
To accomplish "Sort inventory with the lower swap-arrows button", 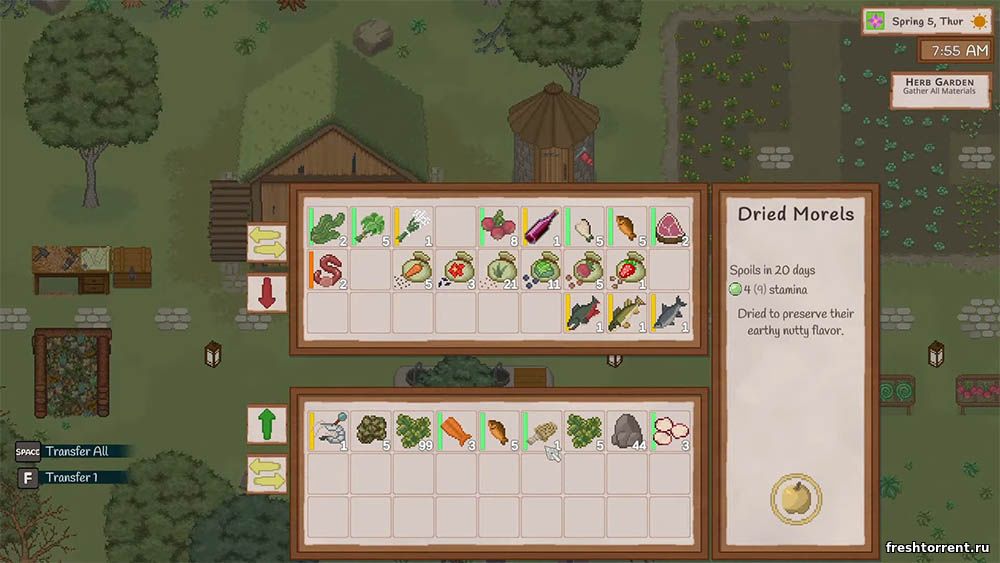I will 267,473.
